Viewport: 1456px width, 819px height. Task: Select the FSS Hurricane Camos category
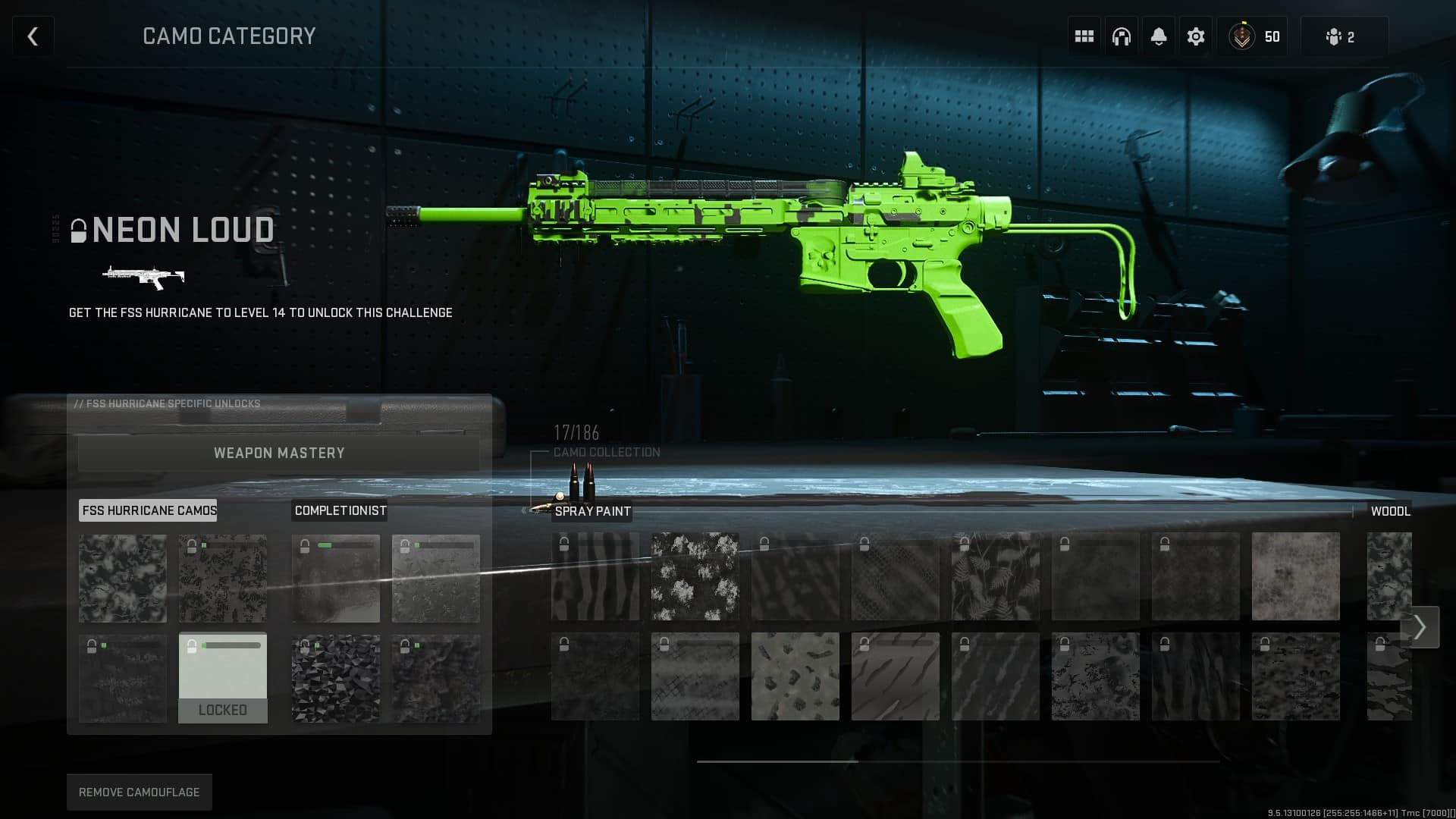pyautogui.click(x=148, y=510)
